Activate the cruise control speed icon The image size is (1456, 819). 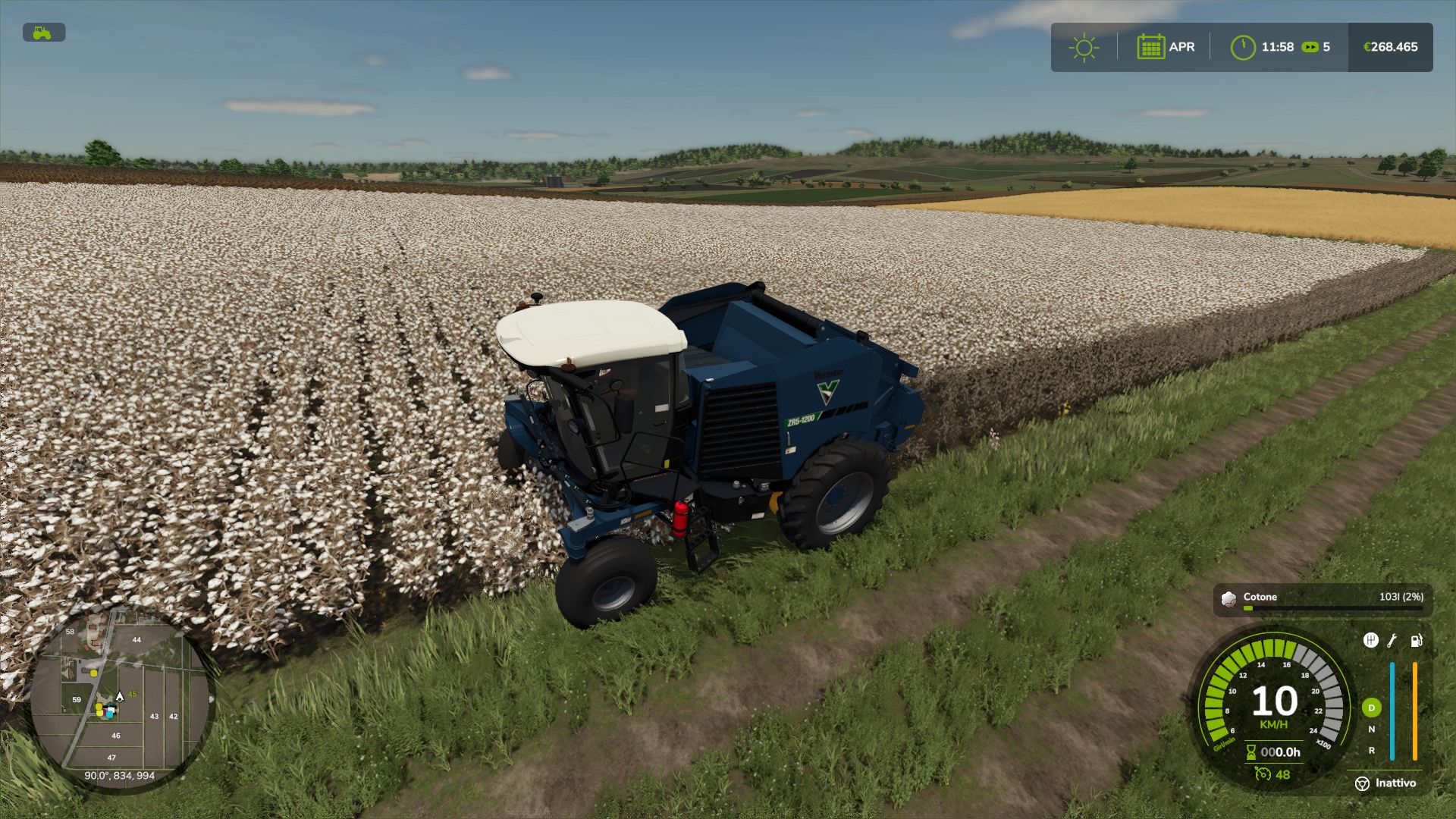click(1263, 774)
